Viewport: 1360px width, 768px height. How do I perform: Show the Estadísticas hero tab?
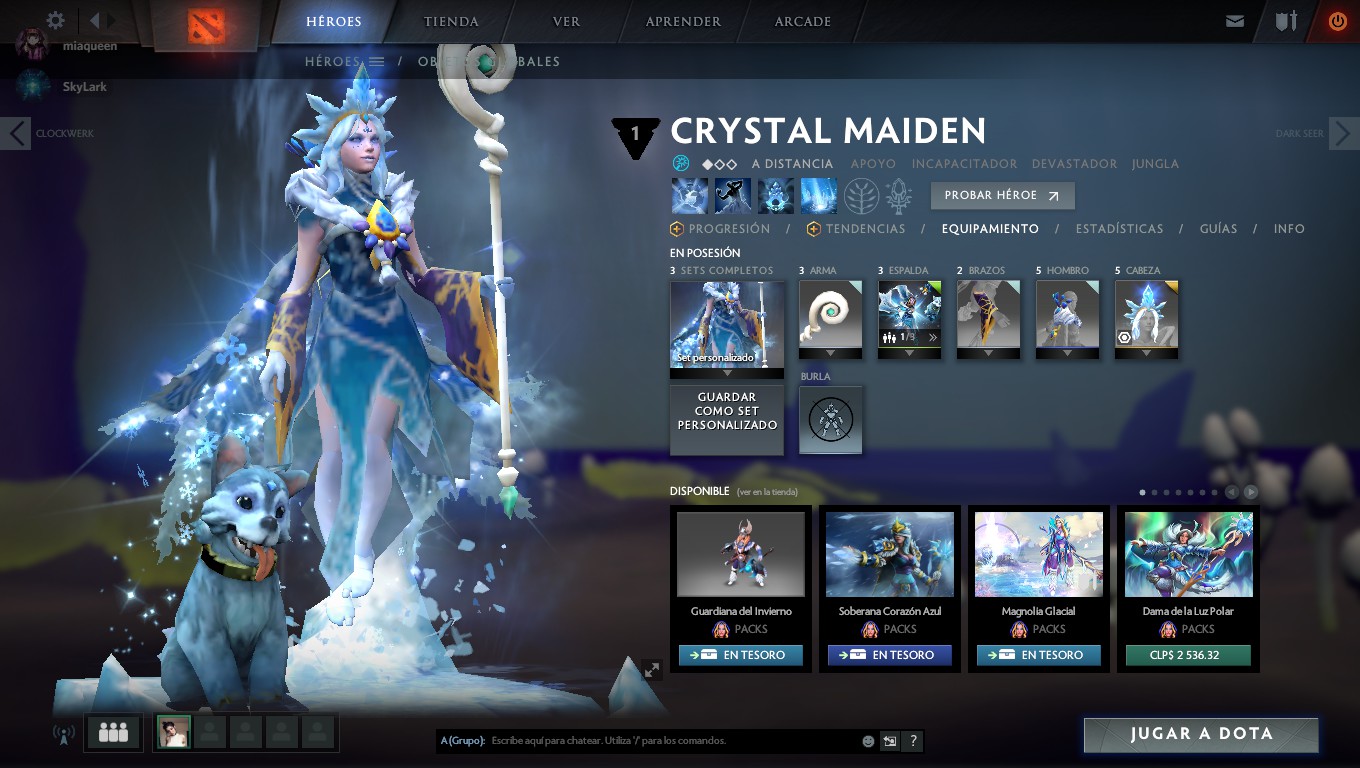pos(1119,229)
